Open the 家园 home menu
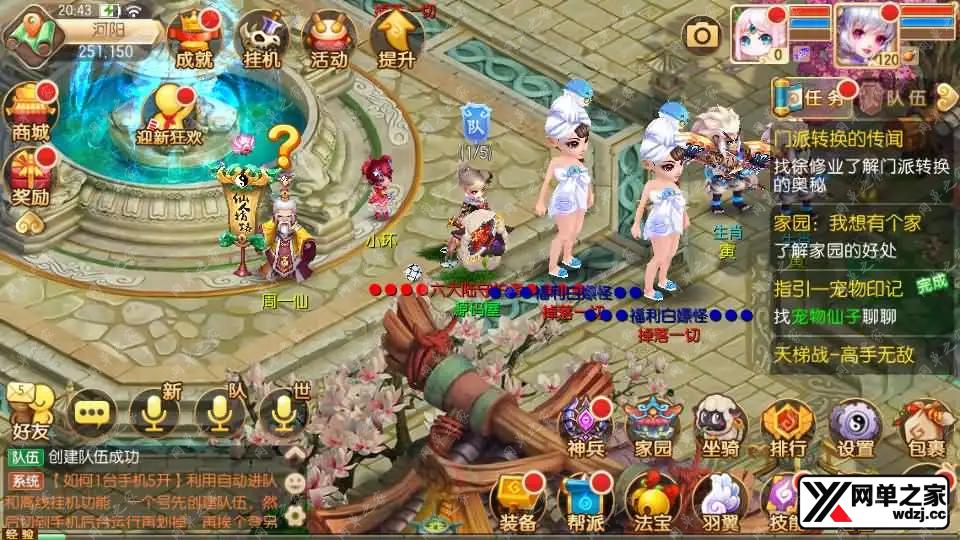The height and width of the screenshot is (540, 960). pyautogui.click(x=653, y=425)
